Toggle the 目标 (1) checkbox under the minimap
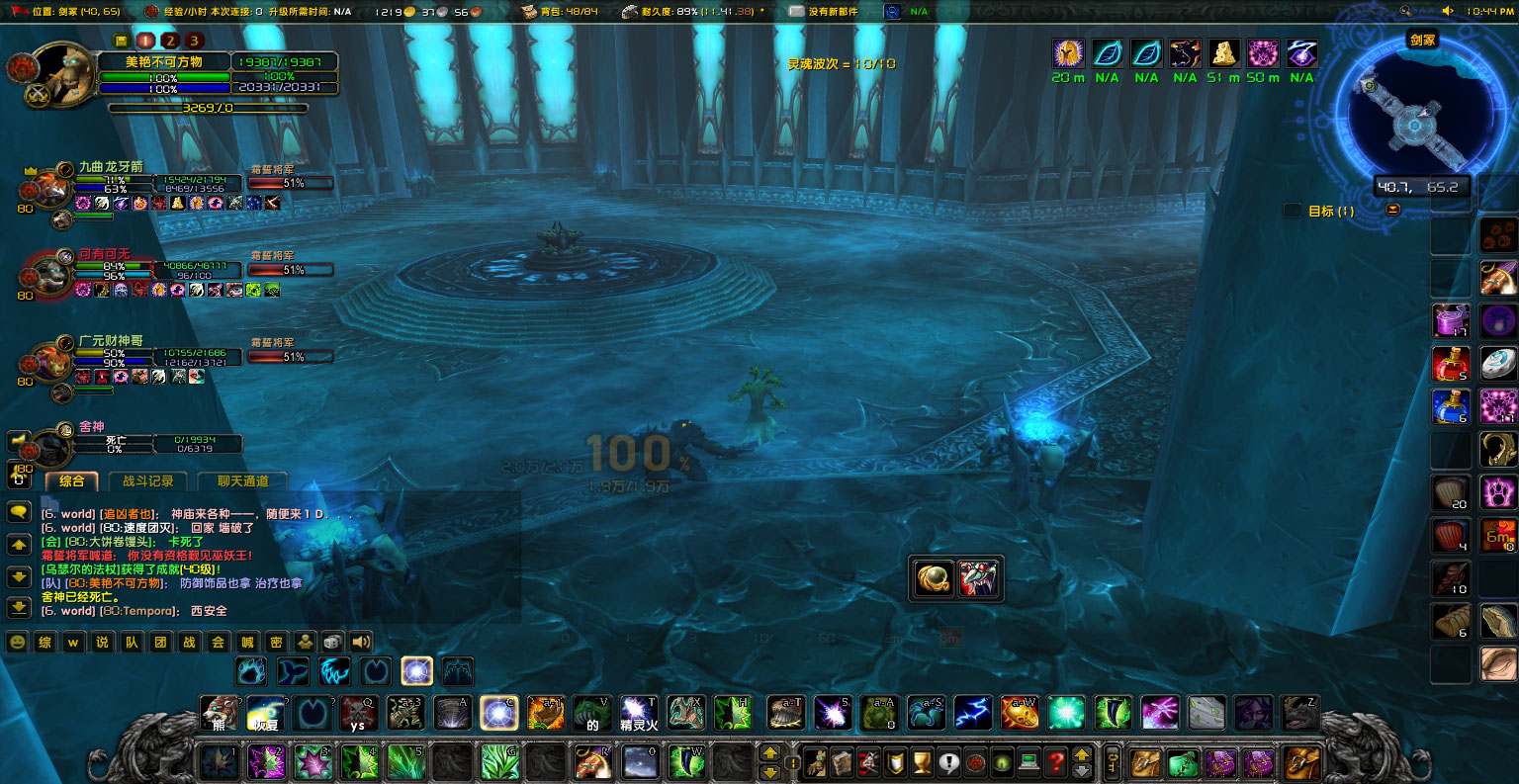The image size is (1519, 784). tap(1293, 210)
